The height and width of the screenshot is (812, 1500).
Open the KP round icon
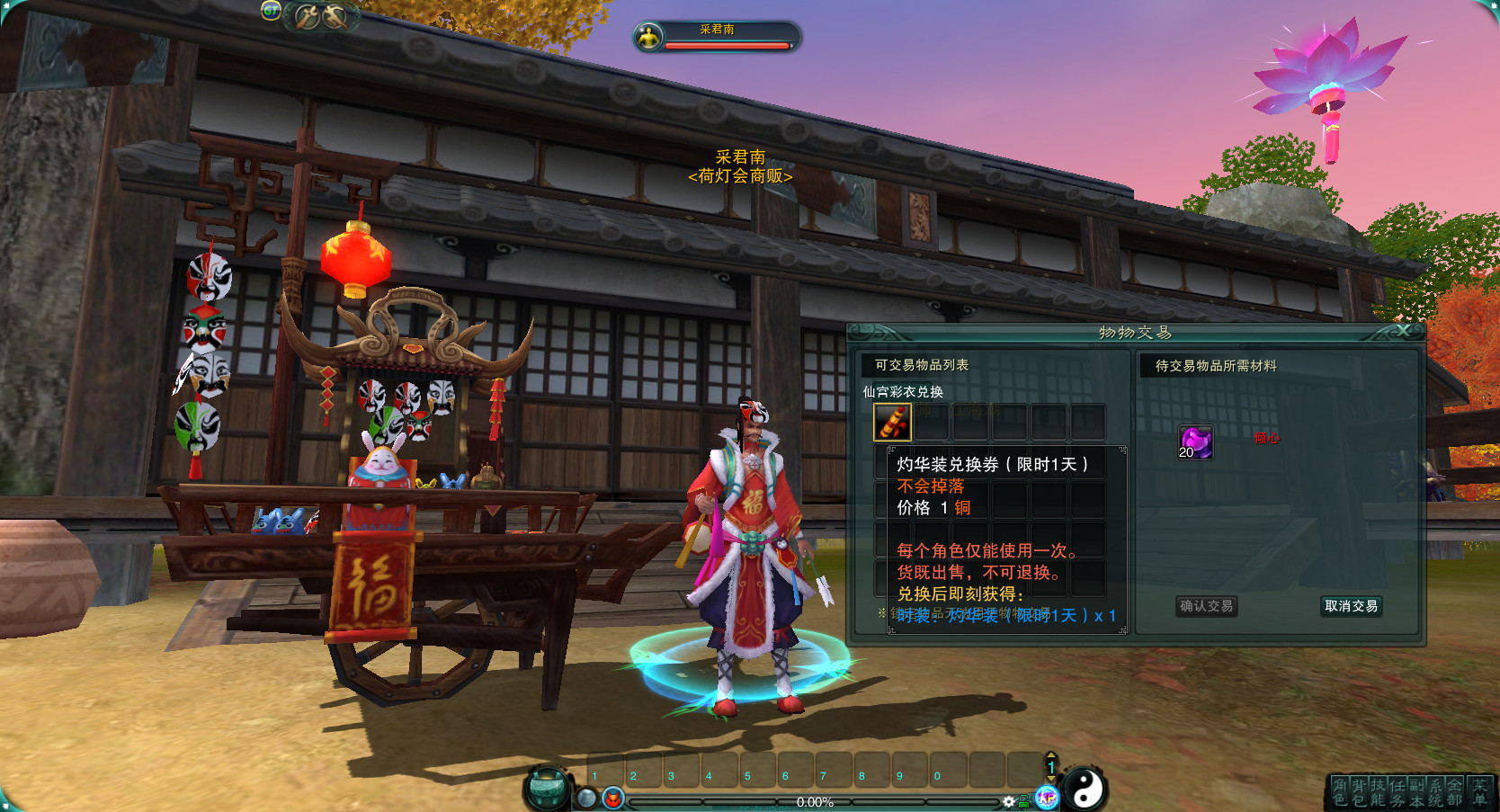pyautogui.click(x=1047, y=798)
